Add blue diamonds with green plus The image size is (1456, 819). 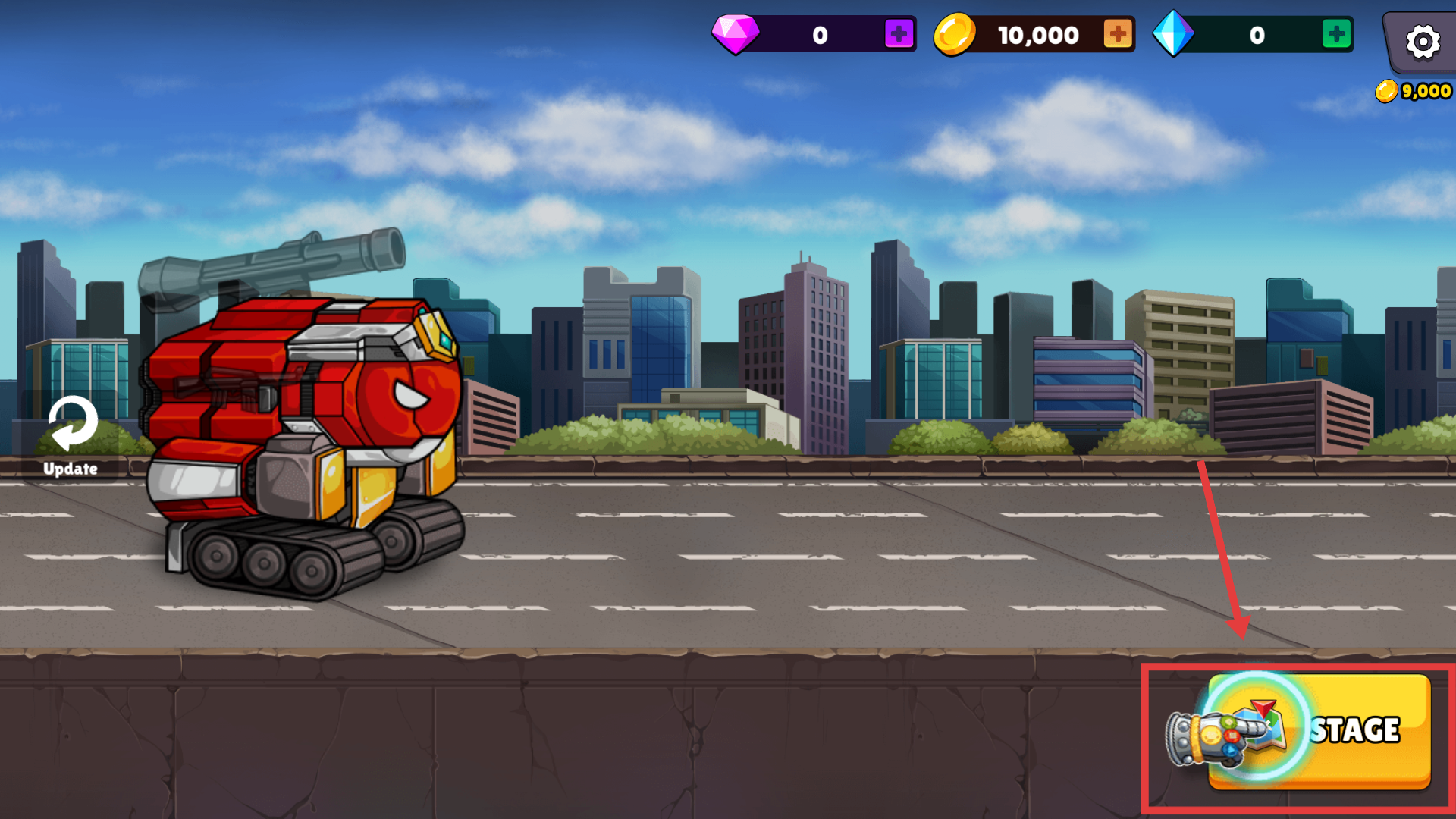click(1336, 34)
